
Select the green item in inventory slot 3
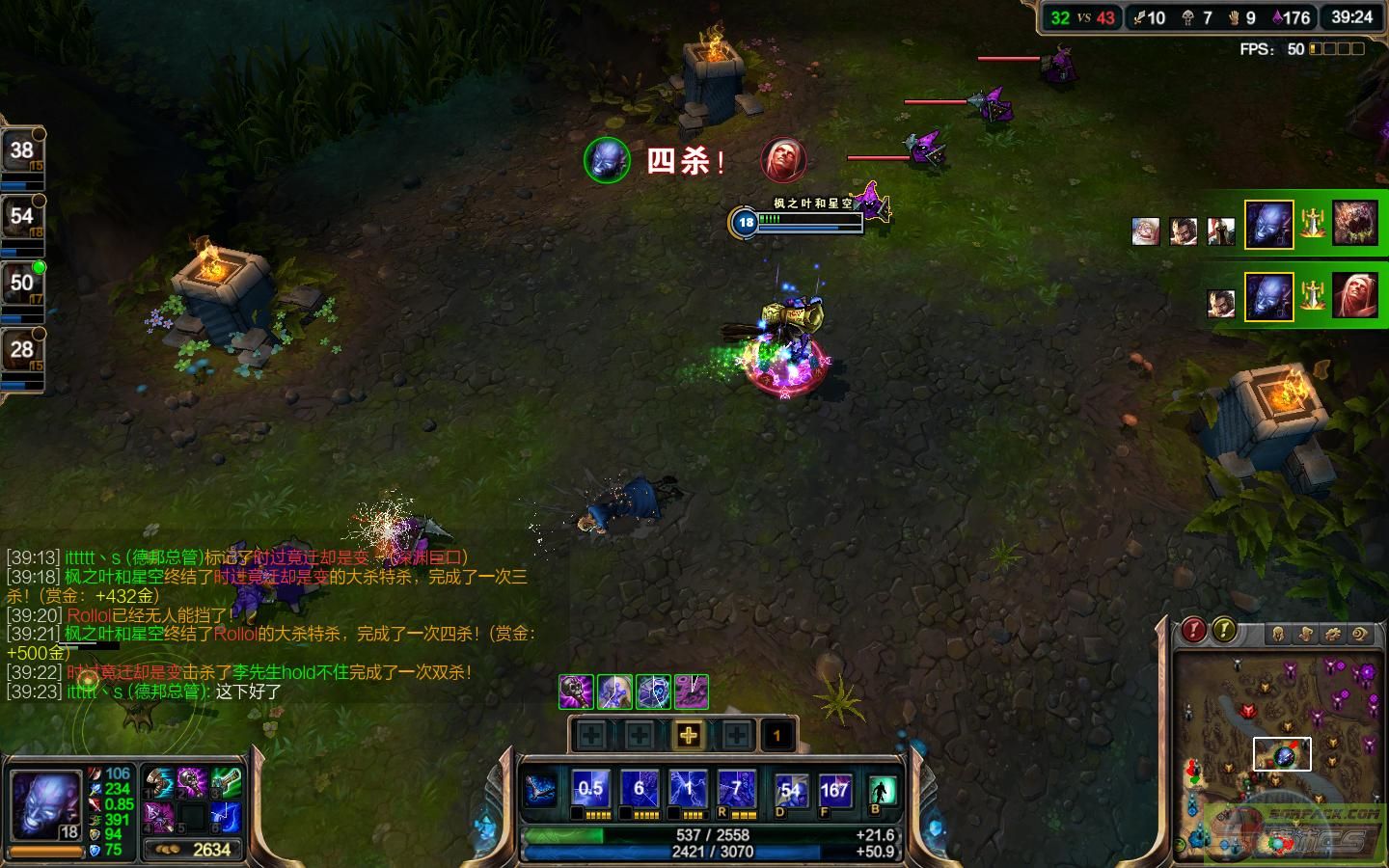click(225, 782)
